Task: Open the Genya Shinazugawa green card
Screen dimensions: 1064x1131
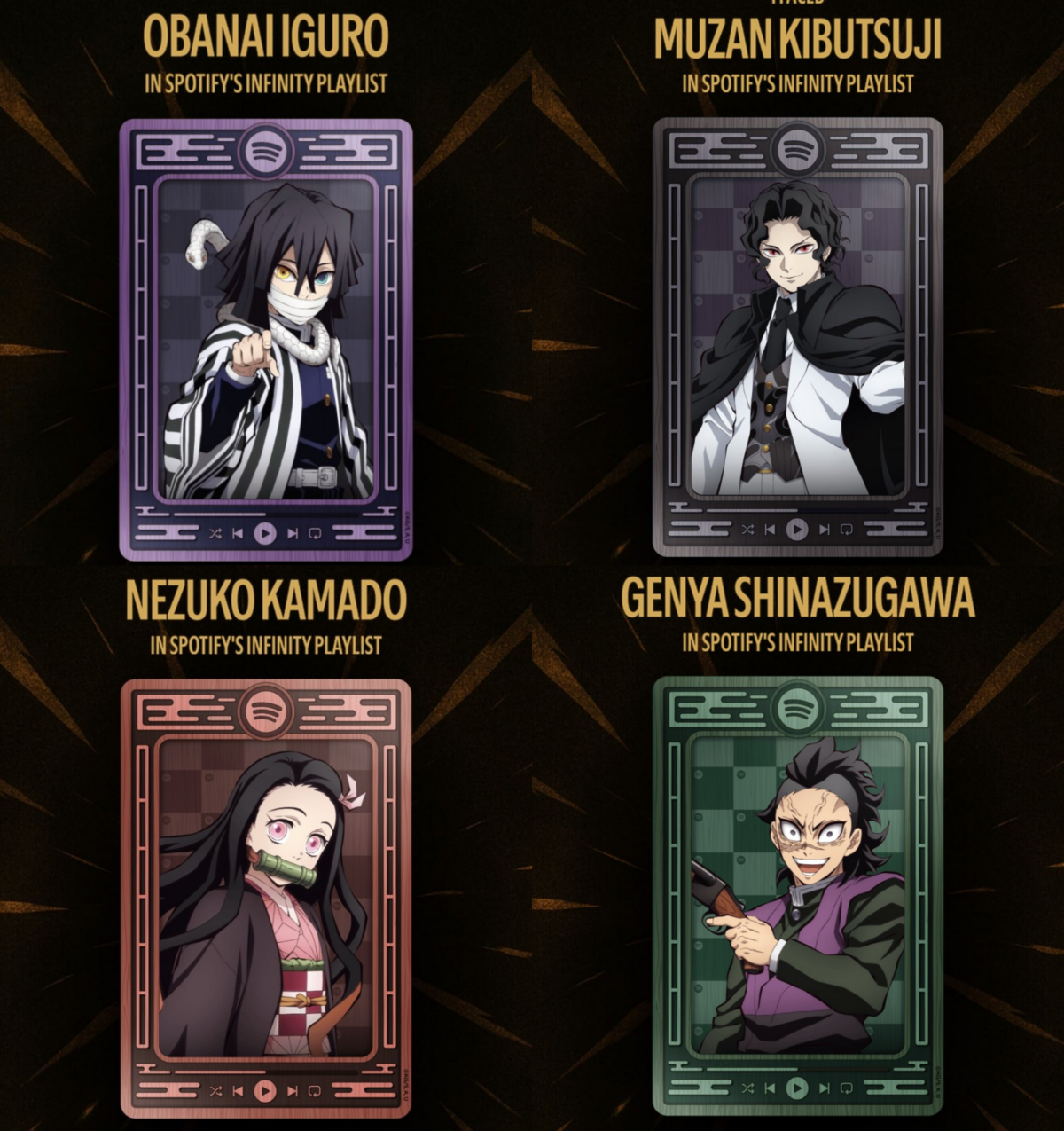Action: point(798,896)
